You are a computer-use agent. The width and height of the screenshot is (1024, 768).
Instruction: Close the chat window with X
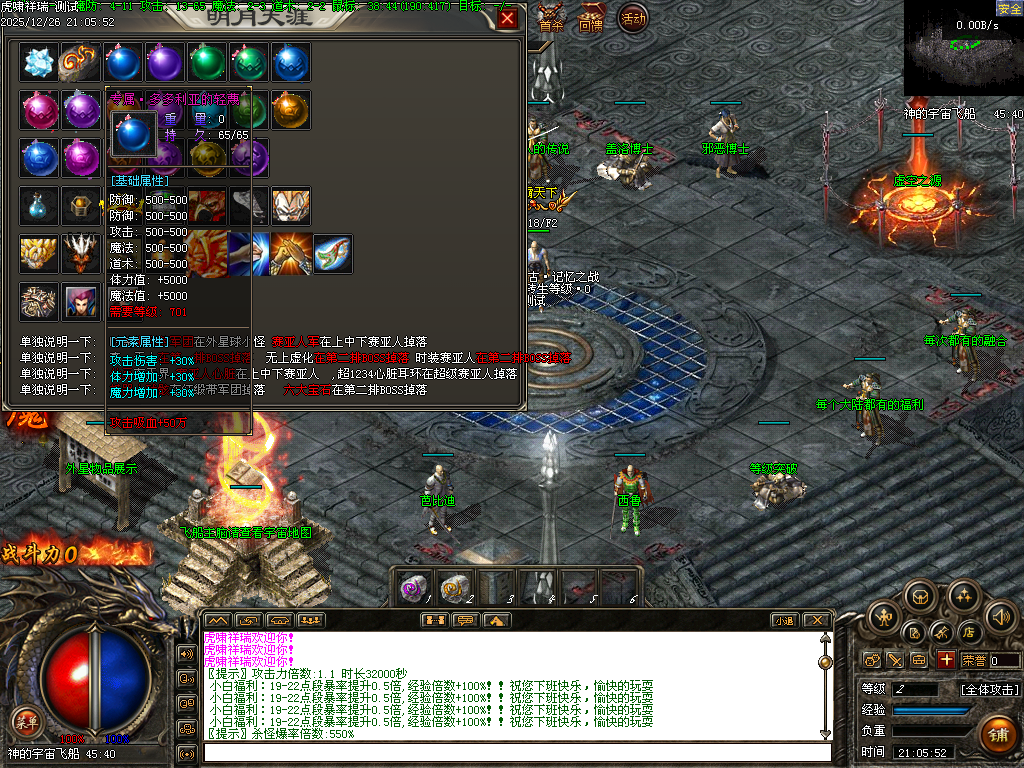(815, 620)
